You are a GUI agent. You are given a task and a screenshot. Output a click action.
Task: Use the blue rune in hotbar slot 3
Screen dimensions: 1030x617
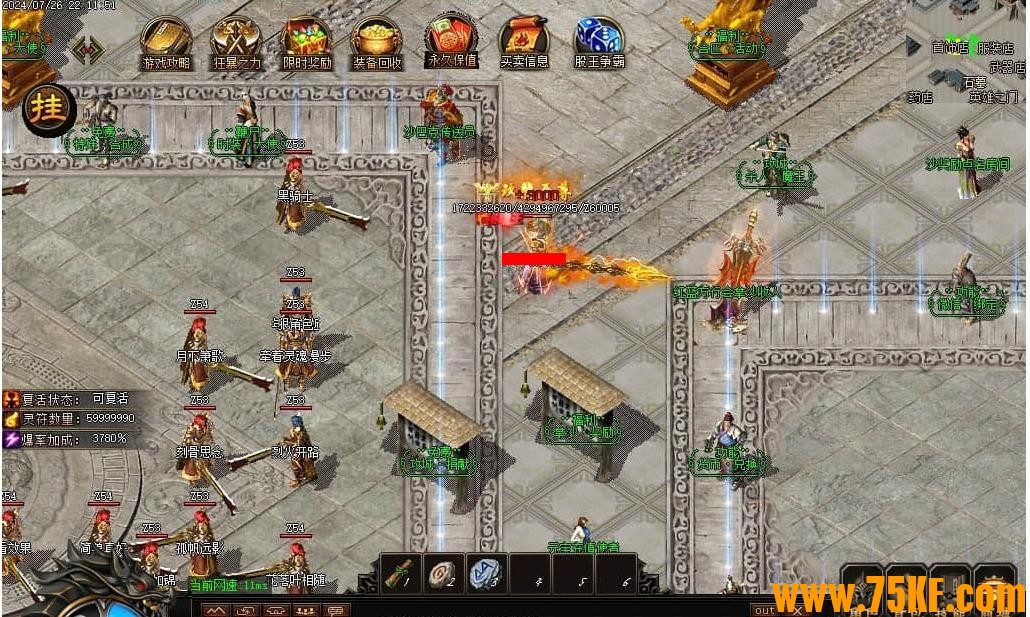tap(486, 573)
